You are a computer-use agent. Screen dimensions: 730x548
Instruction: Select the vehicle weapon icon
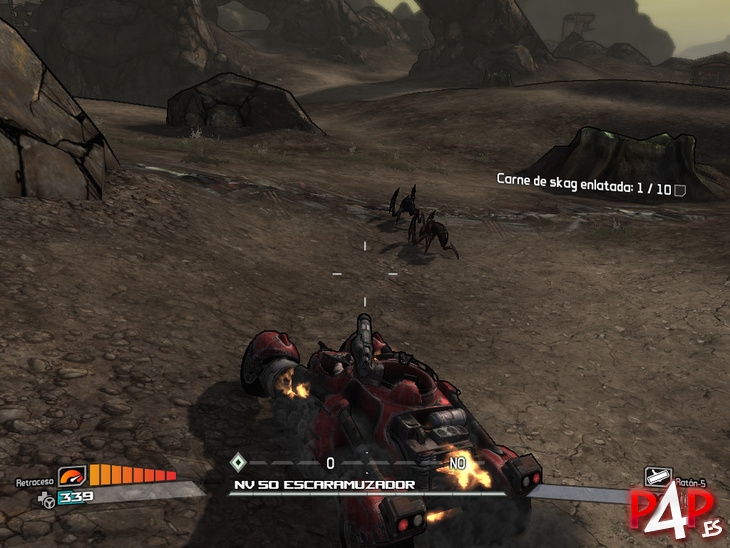(x=657, y=476)
